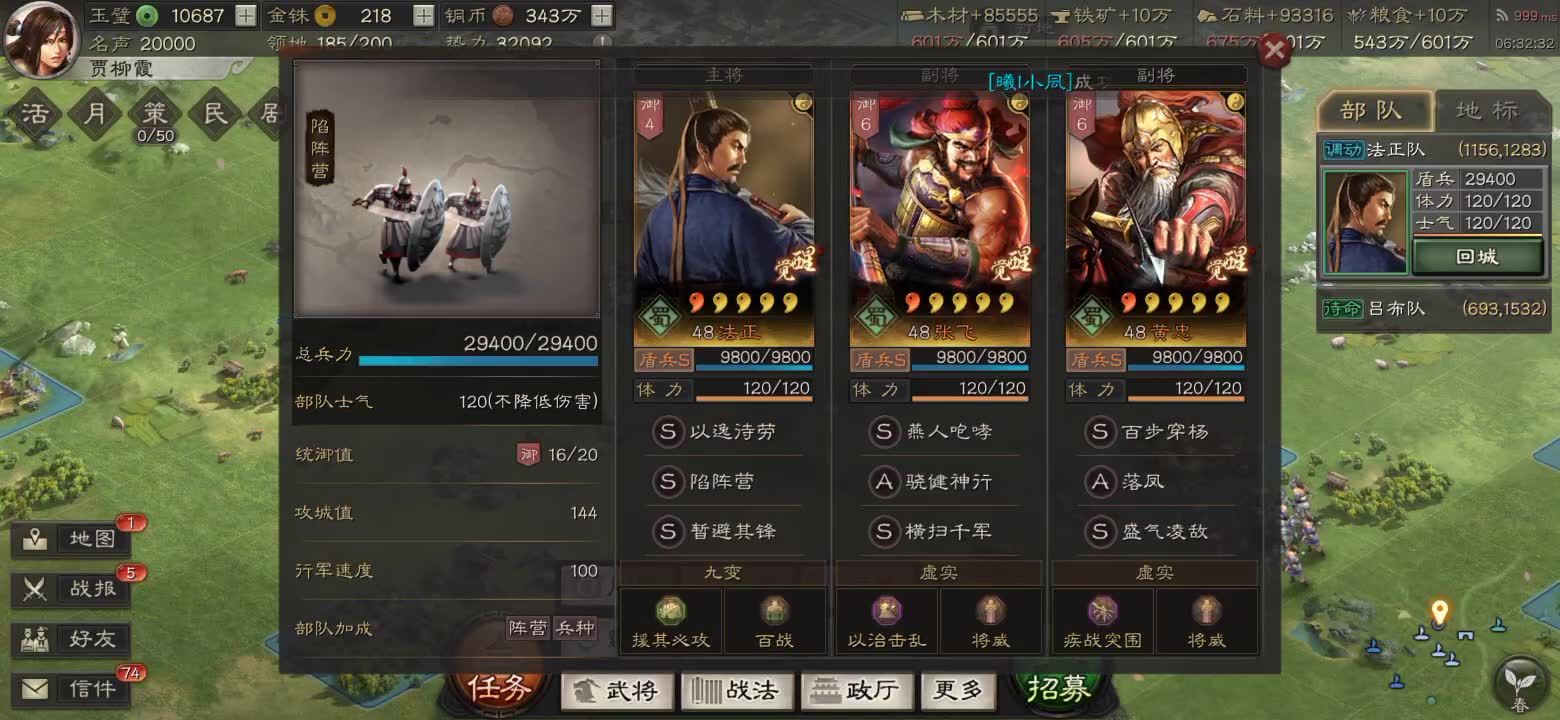Switch 部队加成 to 阵营 view
Screen dimensions: 1560x720
tap(528, 628)
